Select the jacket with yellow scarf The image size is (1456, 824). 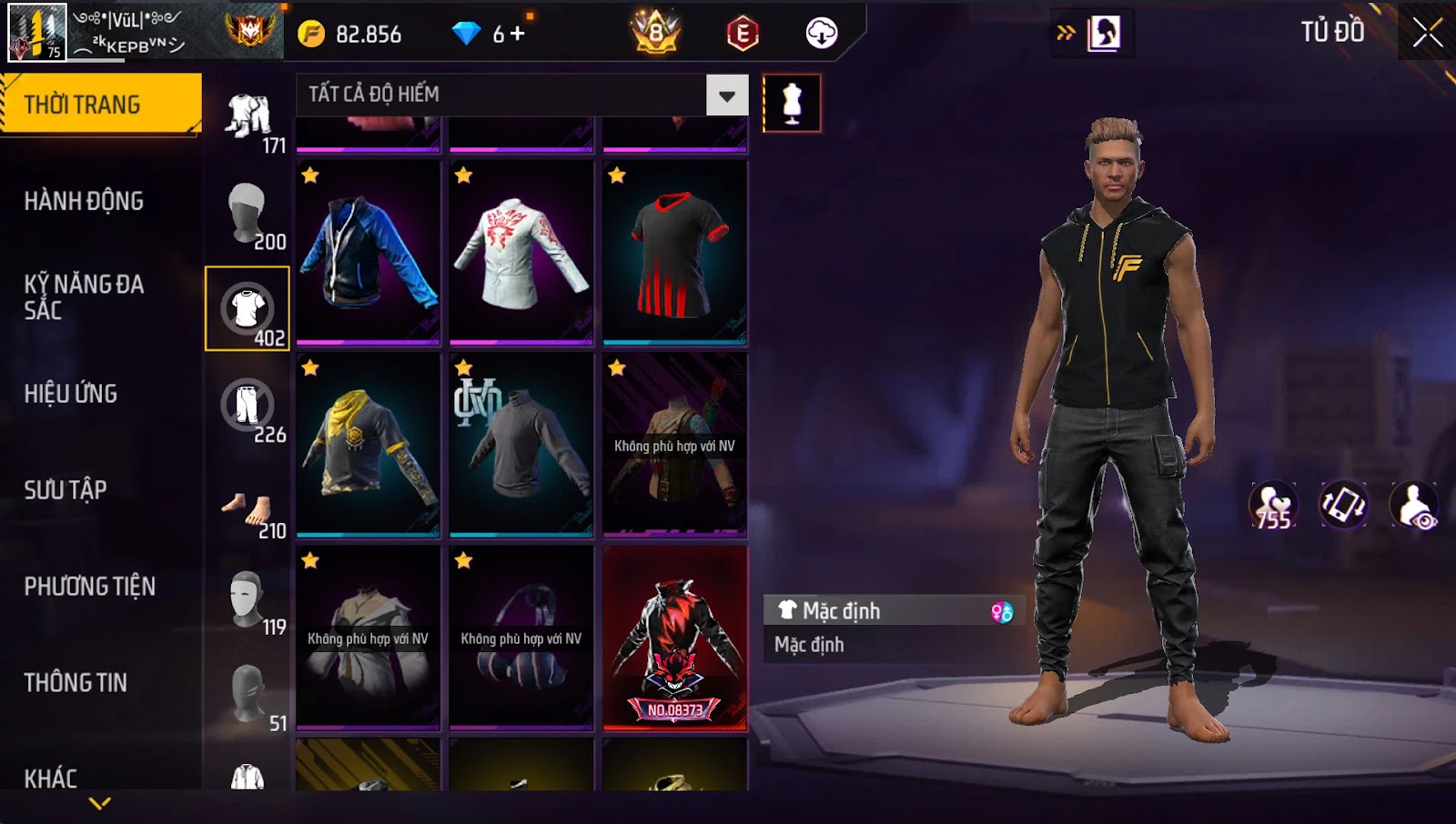(x=369, y=446)
